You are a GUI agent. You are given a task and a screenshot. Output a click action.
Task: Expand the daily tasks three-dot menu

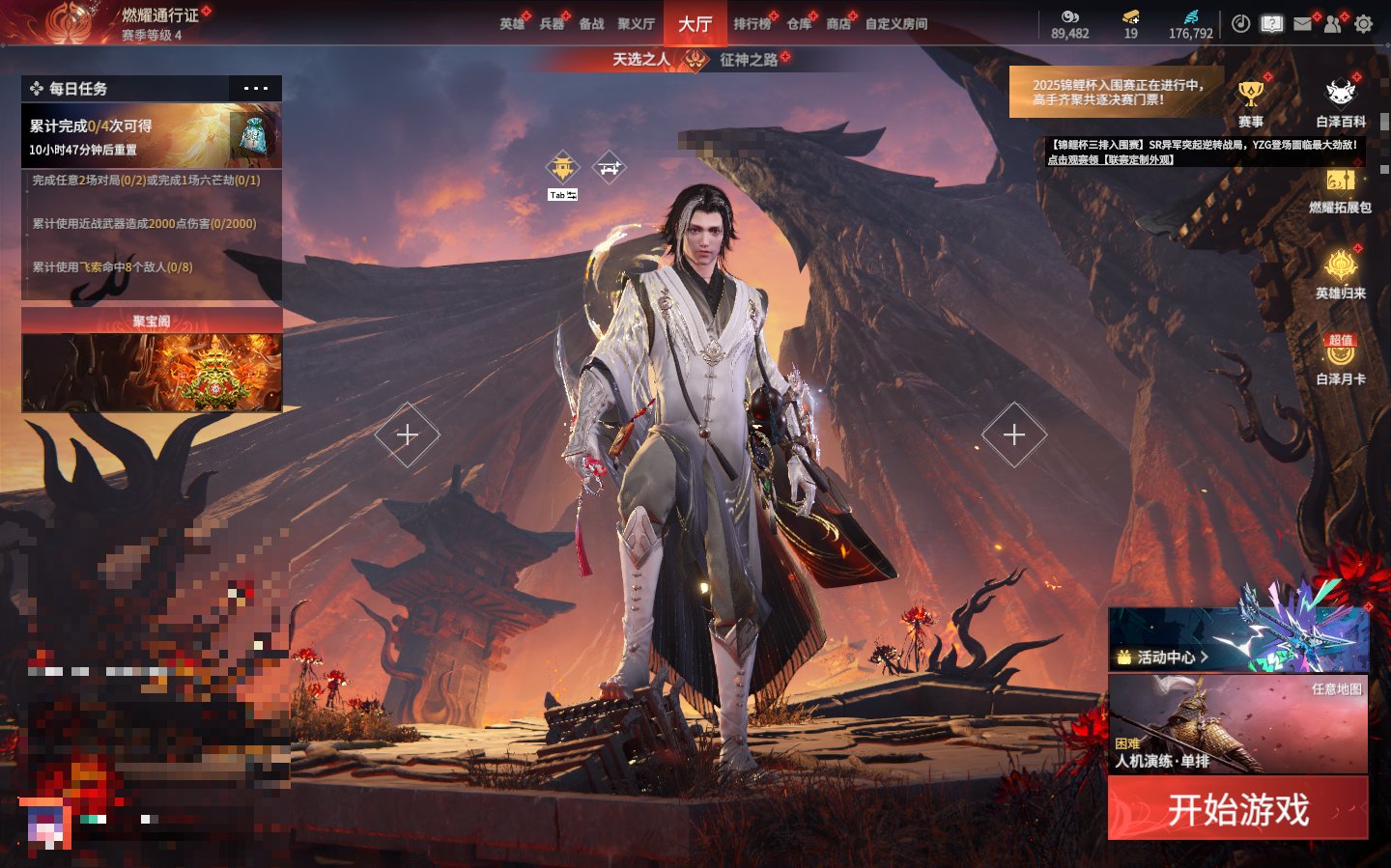[x=256, y=89]
